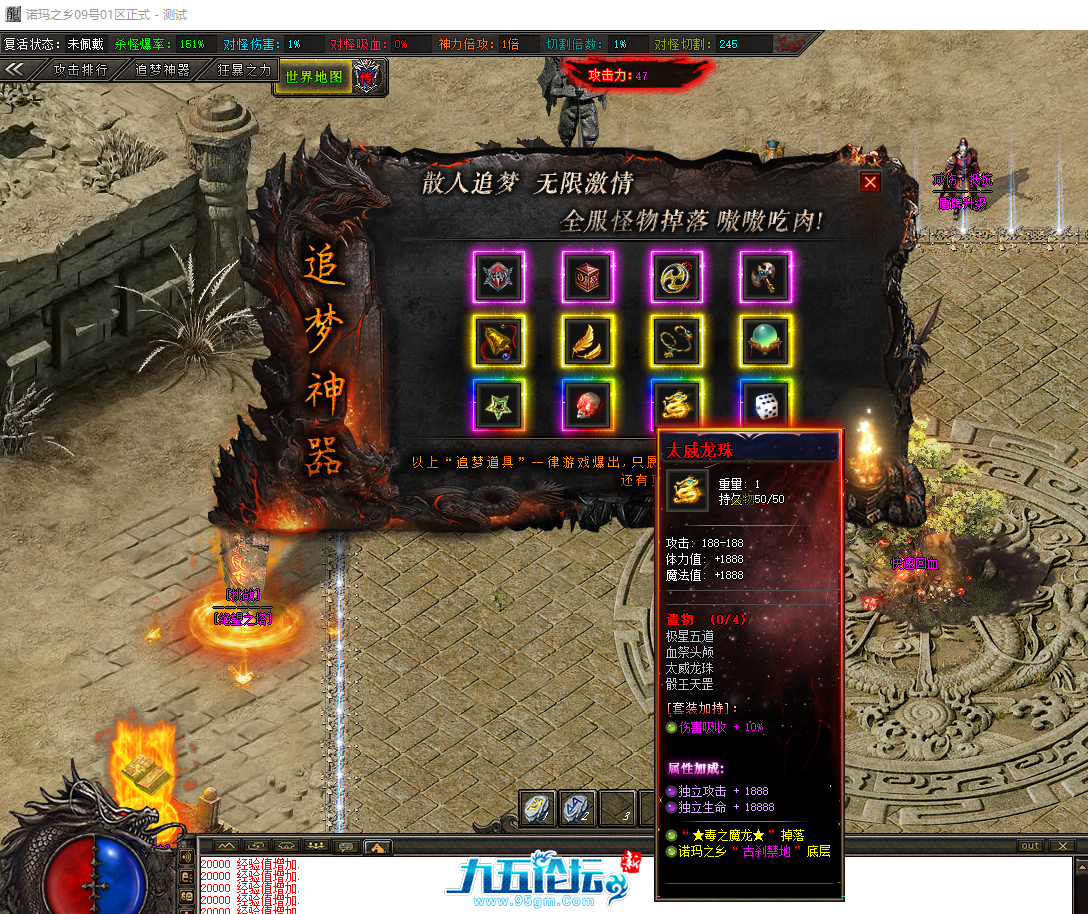This screenshot has width=1088, height=914.
Task: Select the red winged emblem item
Action: coord(499,277)
